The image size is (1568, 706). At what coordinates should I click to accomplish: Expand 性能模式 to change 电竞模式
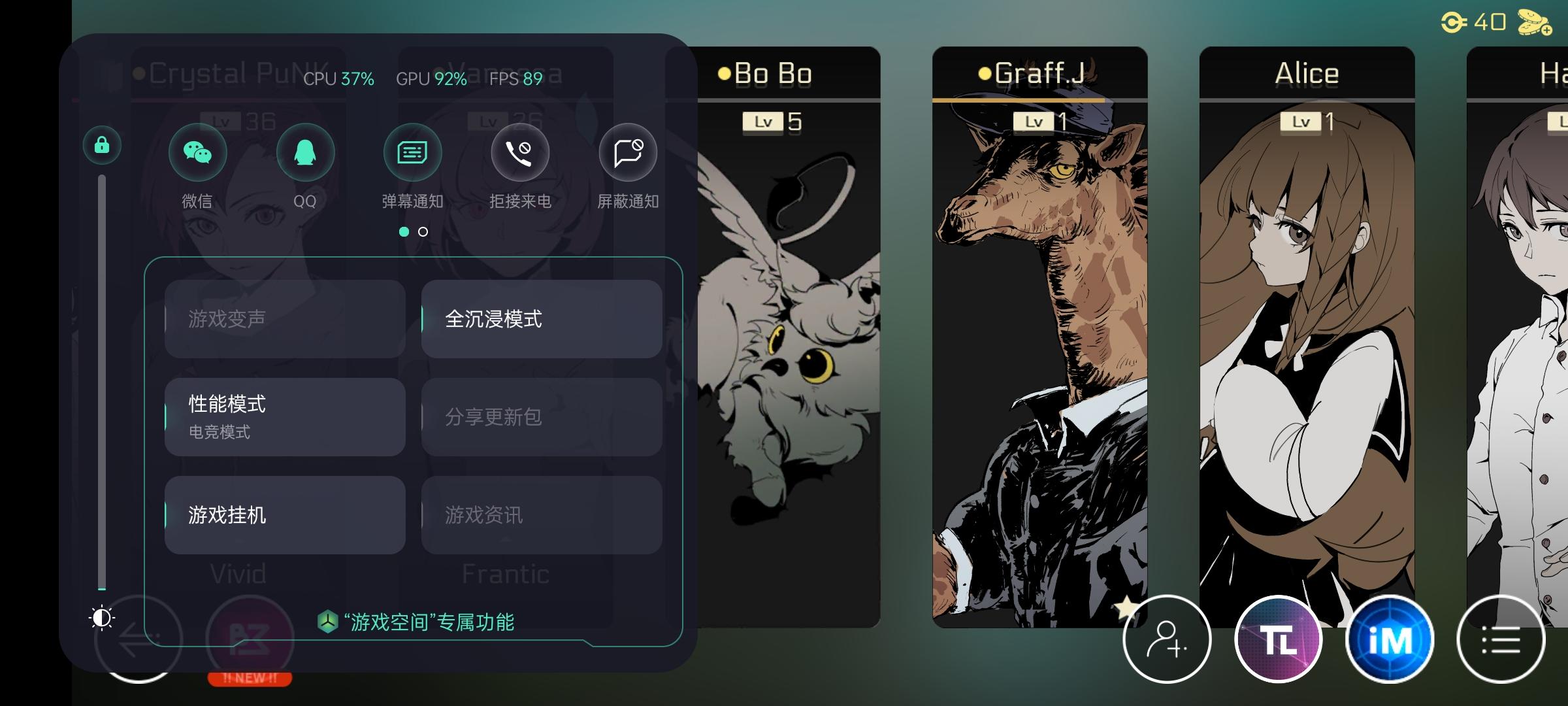(x=285, y=416)
